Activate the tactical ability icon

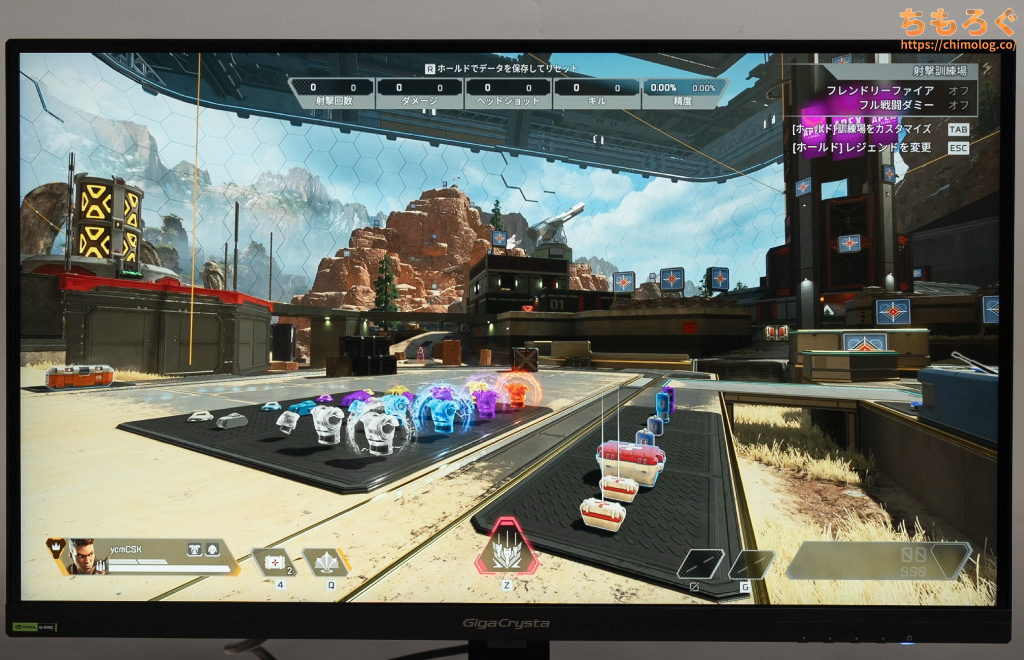(325, 563)
